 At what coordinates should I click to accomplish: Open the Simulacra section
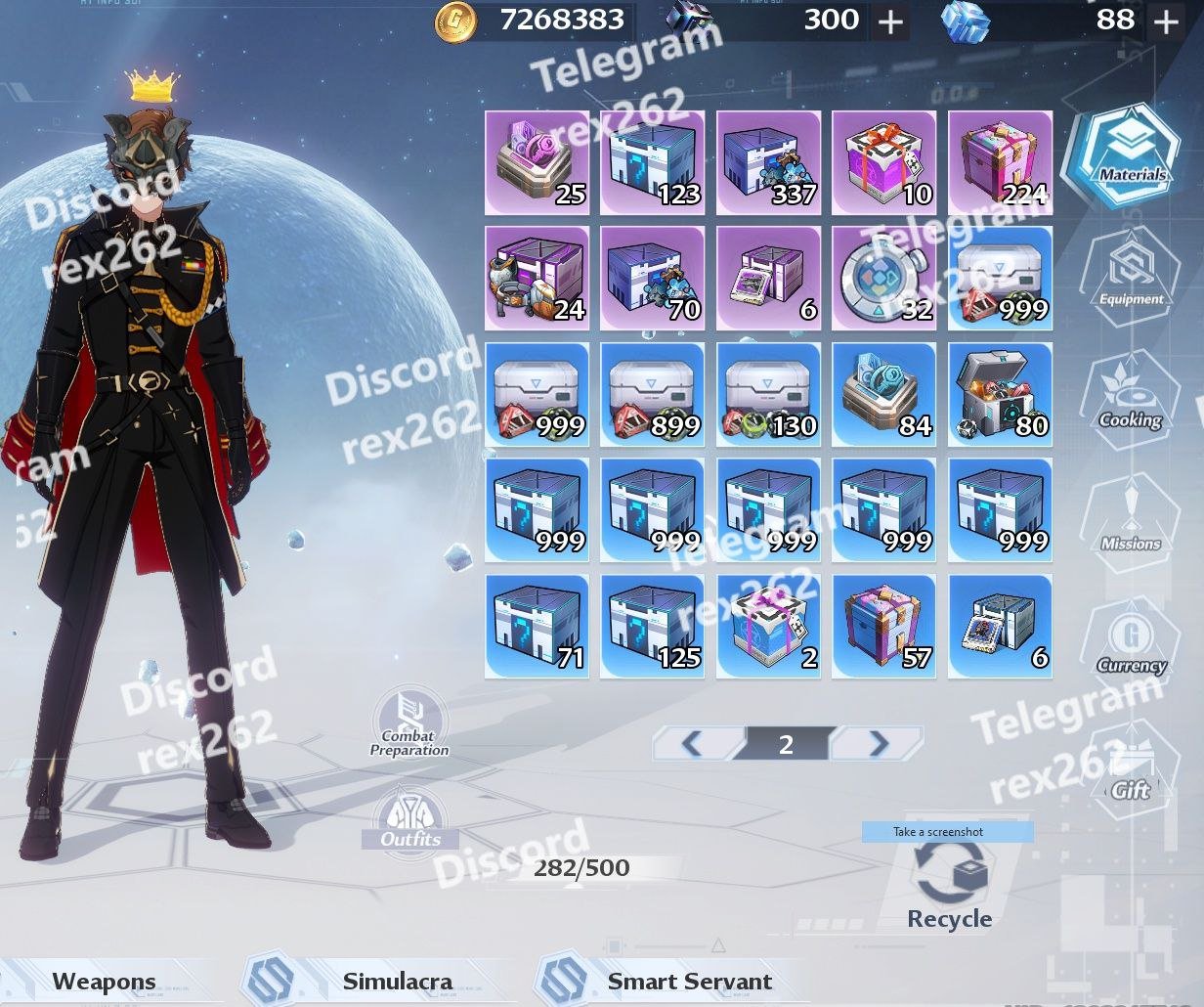pos(397,982)
